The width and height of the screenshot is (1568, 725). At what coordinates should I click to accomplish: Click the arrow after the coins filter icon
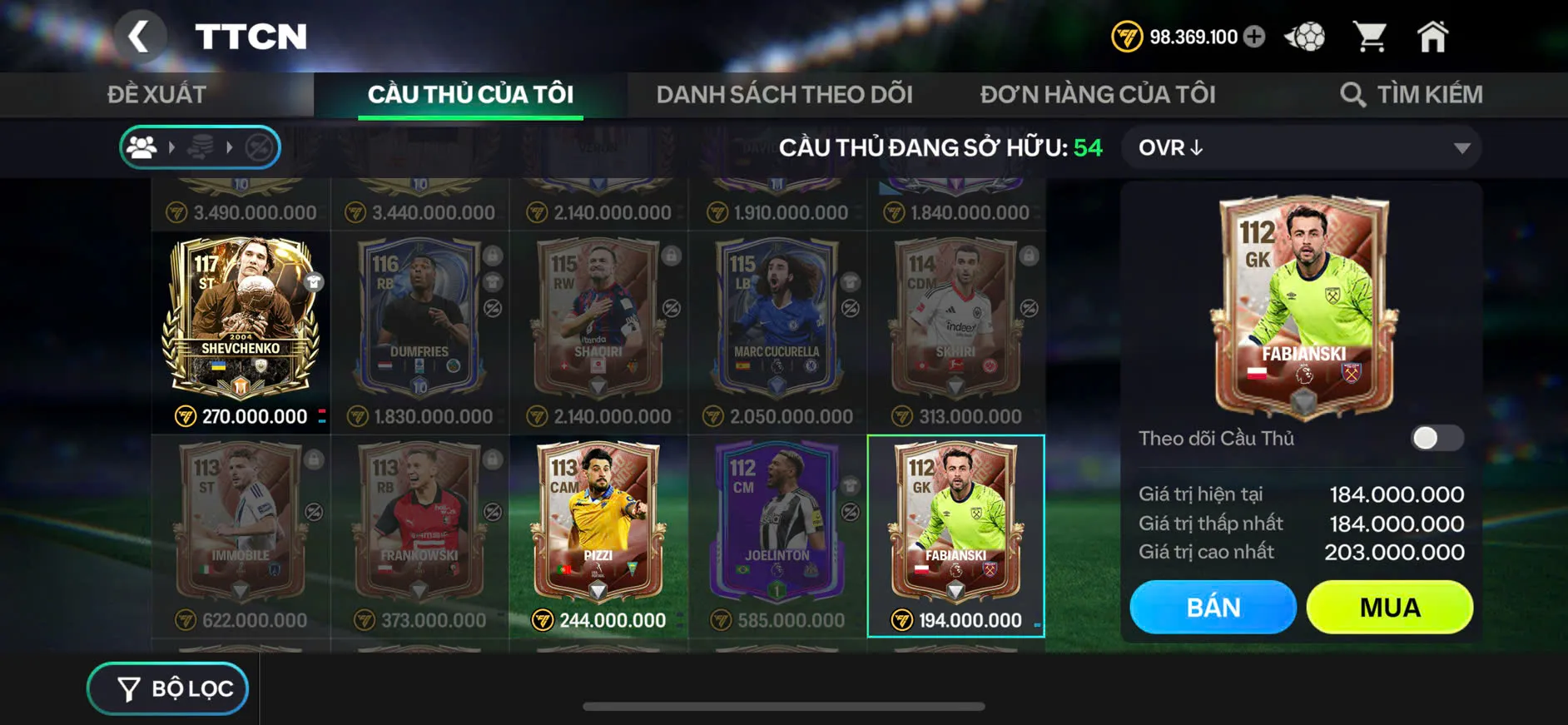click(231, 147)
